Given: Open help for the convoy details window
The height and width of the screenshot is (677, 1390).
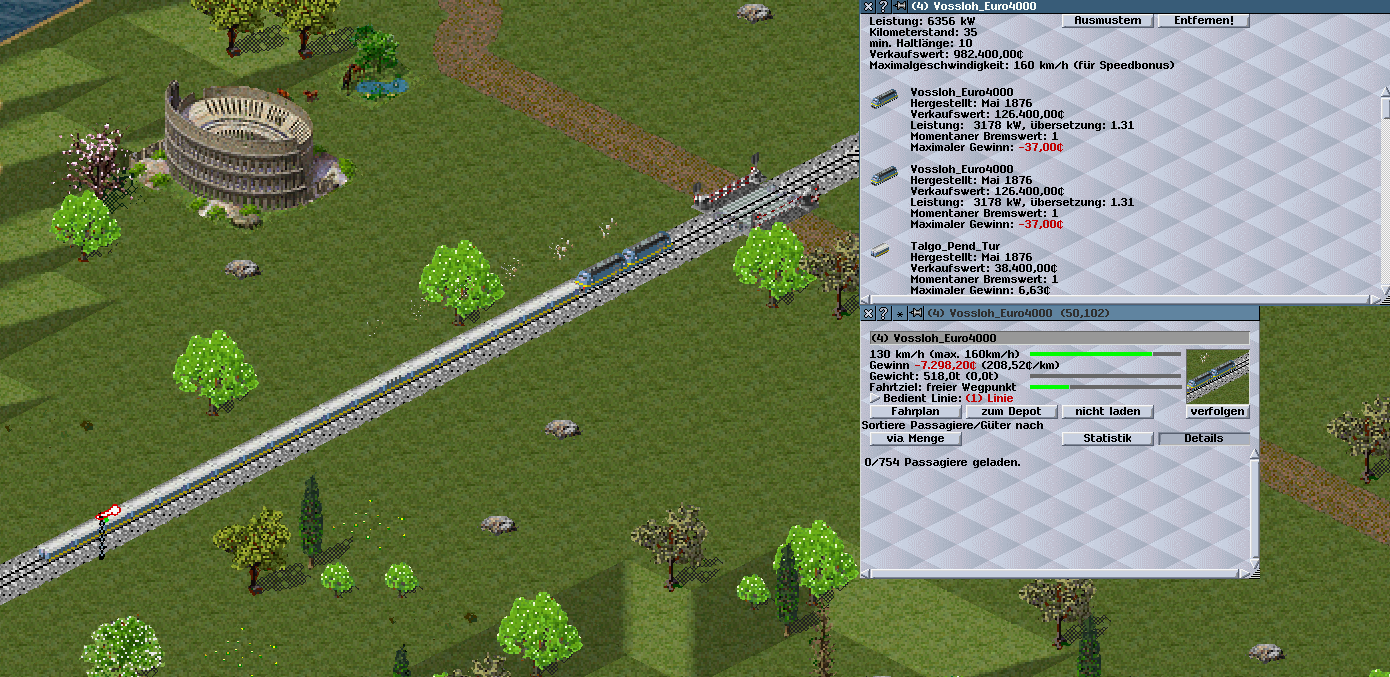Looking at the screenshot, I should 883,6.
